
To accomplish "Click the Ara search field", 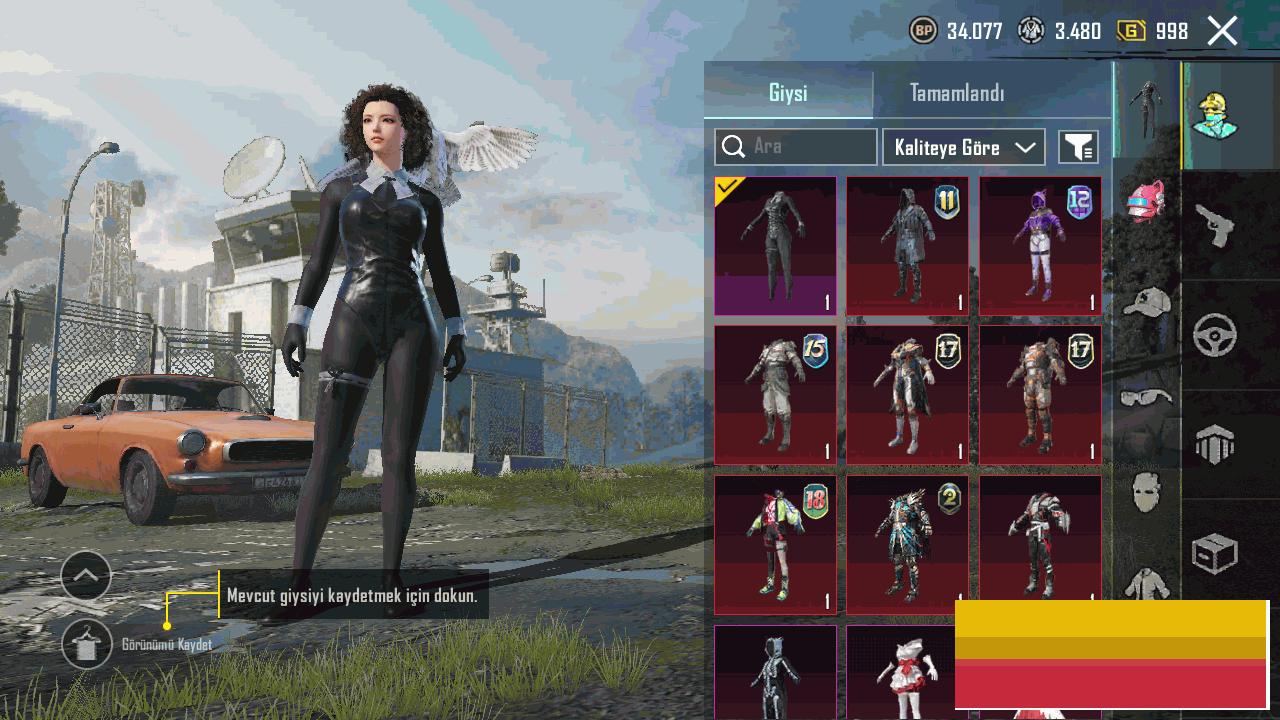I will [796, 147].
